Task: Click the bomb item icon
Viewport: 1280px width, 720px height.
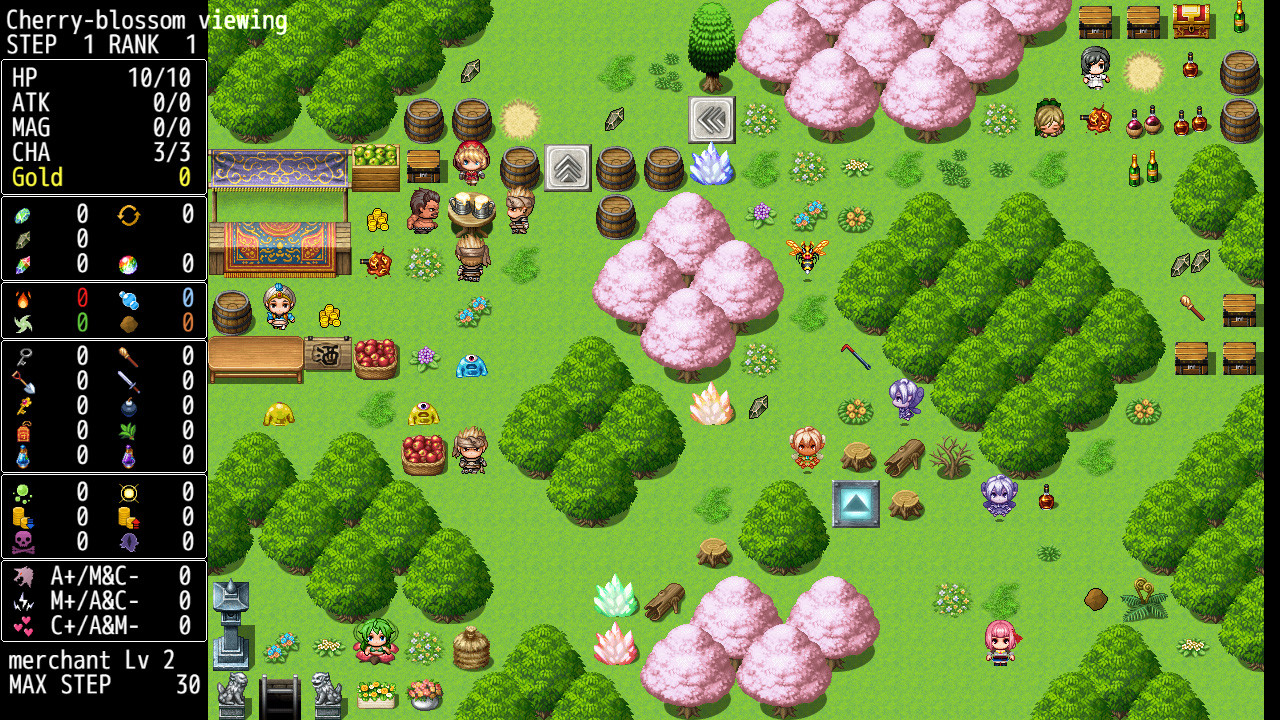Action: (130, 406)
